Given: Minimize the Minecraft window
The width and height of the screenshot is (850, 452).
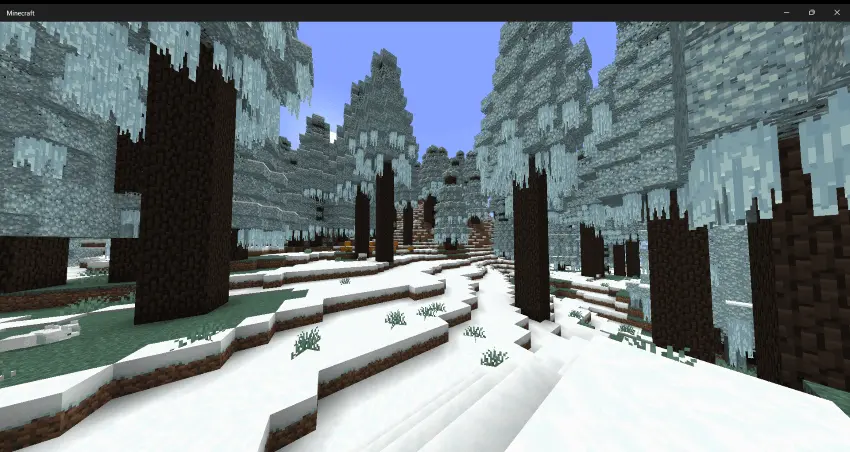Looking at the screenshot, I should [785, 12].
